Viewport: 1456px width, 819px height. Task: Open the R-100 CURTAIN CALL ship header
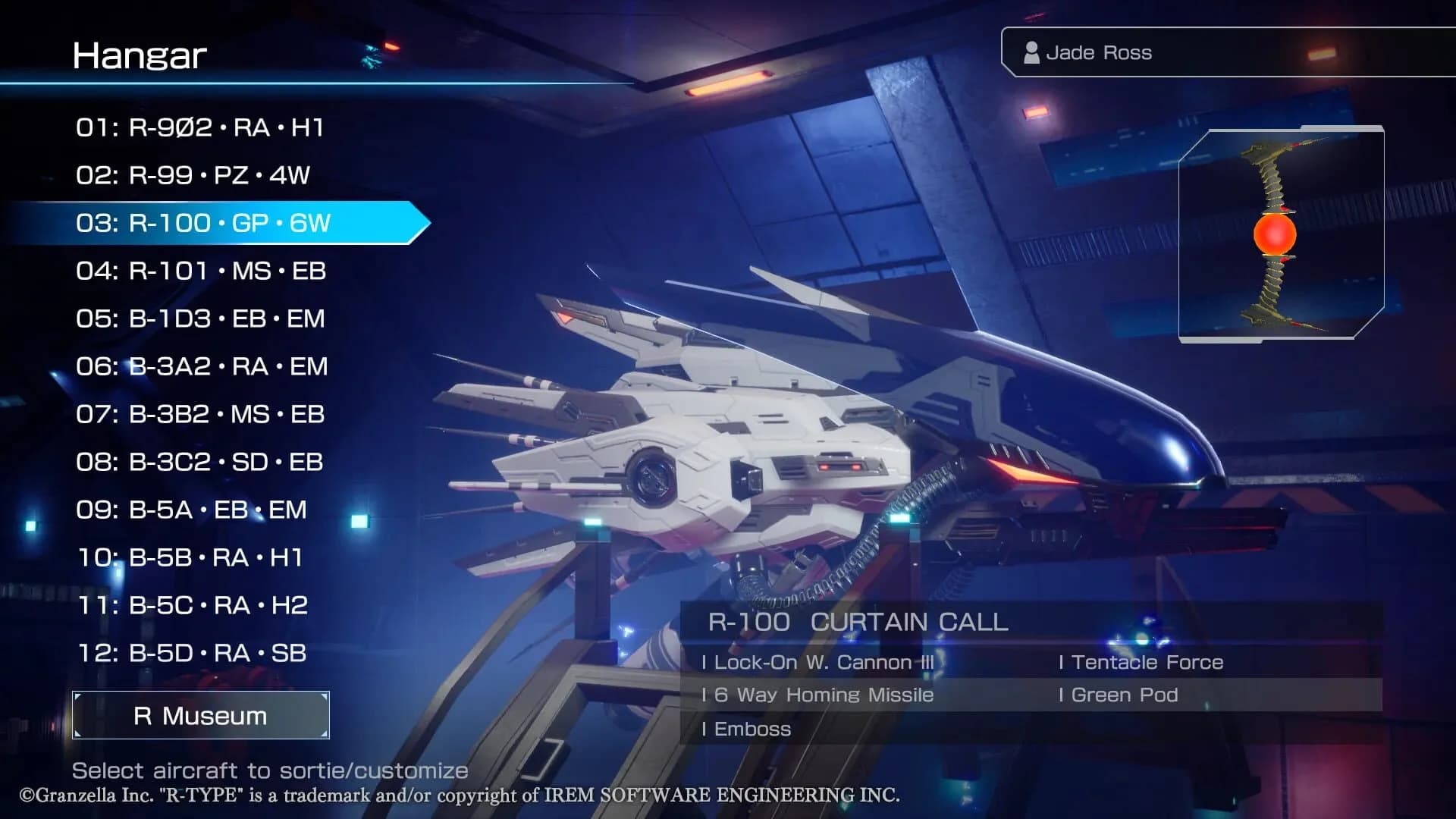click(857, 623)
